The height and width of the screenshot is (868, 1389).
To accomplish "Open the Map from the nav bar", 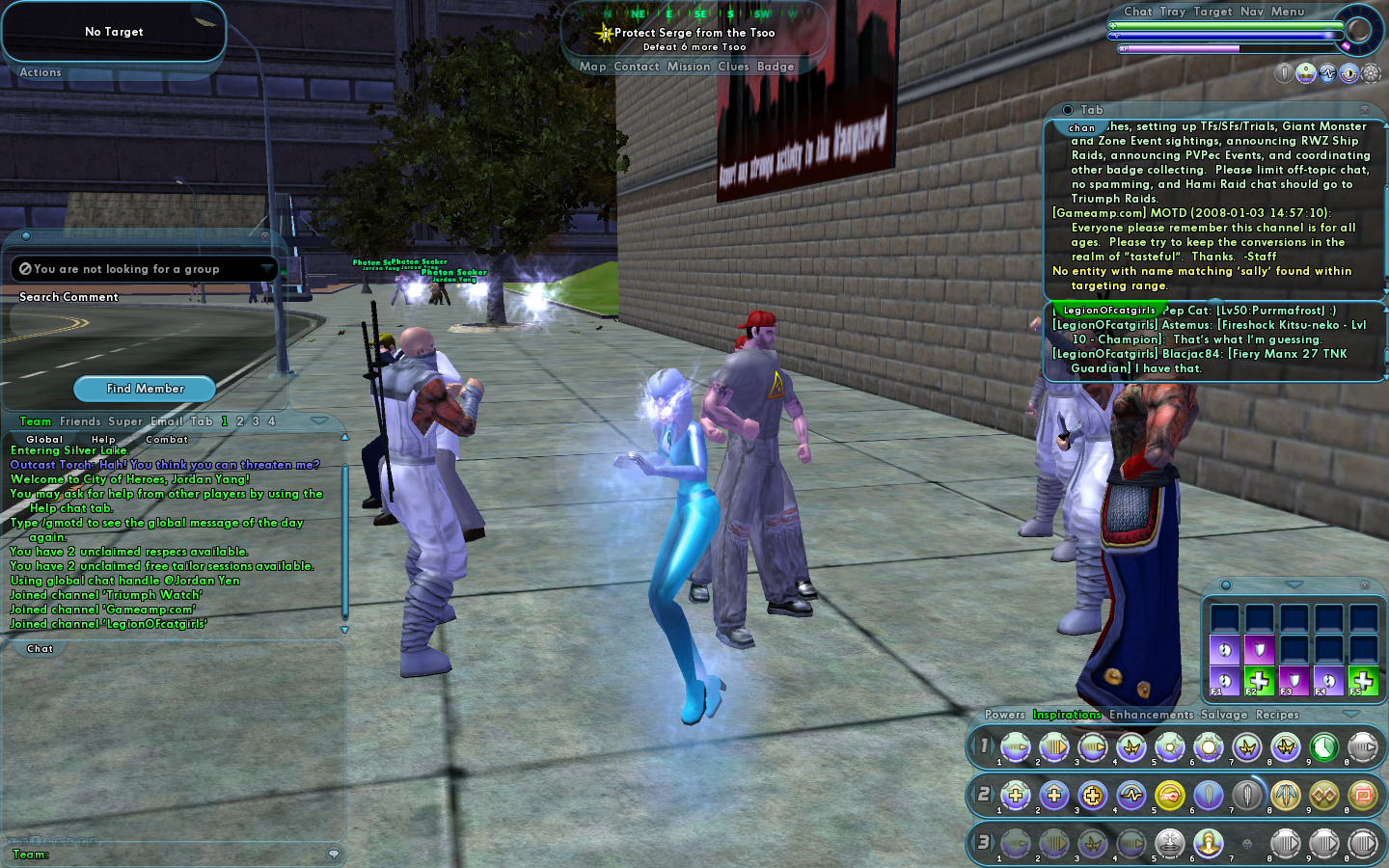I will (x=592, y=67).
